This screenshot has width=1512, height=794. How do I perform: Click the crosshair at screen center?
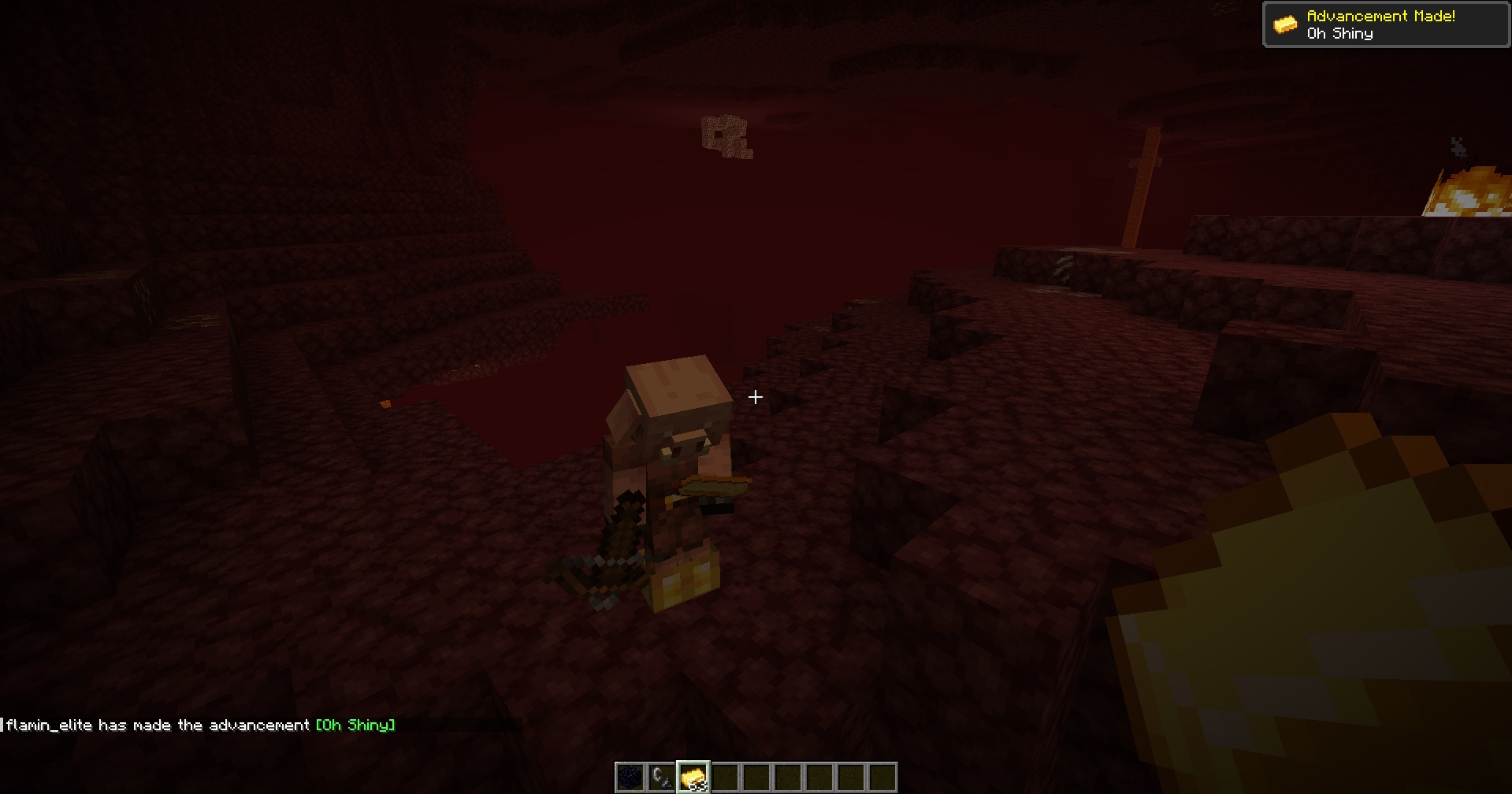[x=755, y=397]
